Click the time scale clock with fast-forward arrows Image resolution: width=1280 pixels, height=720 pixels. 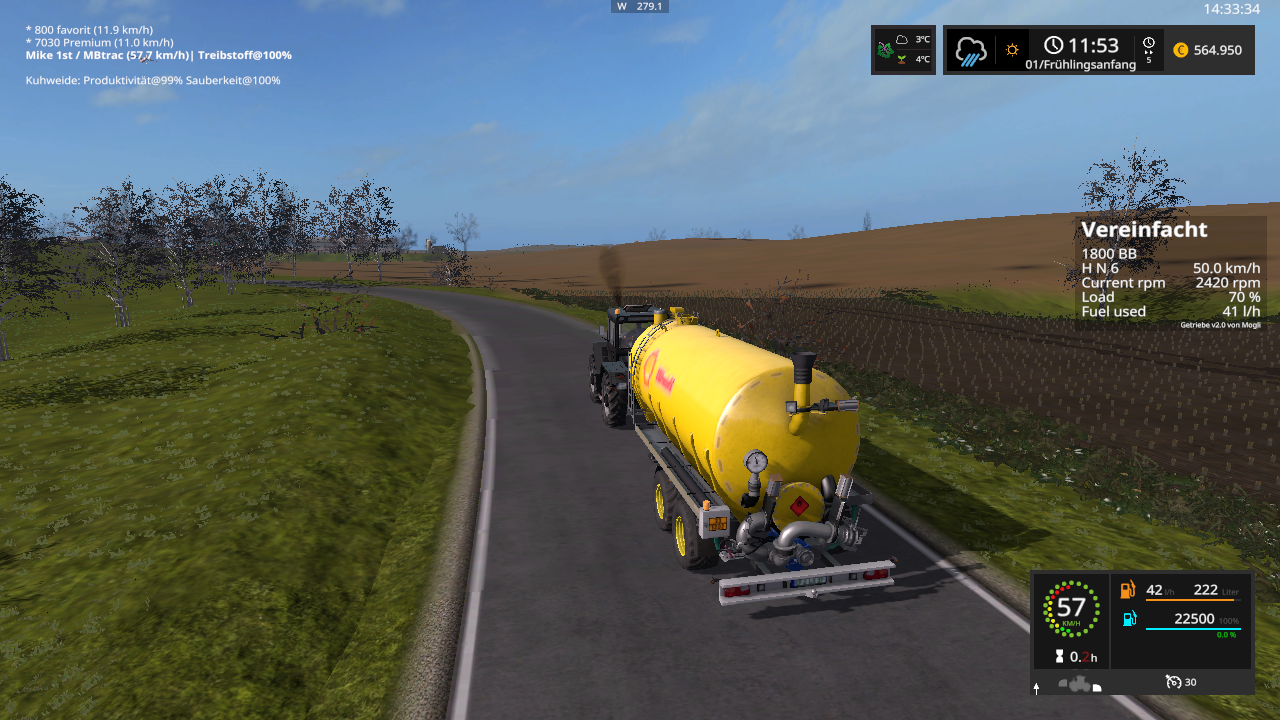(1149, 48)
